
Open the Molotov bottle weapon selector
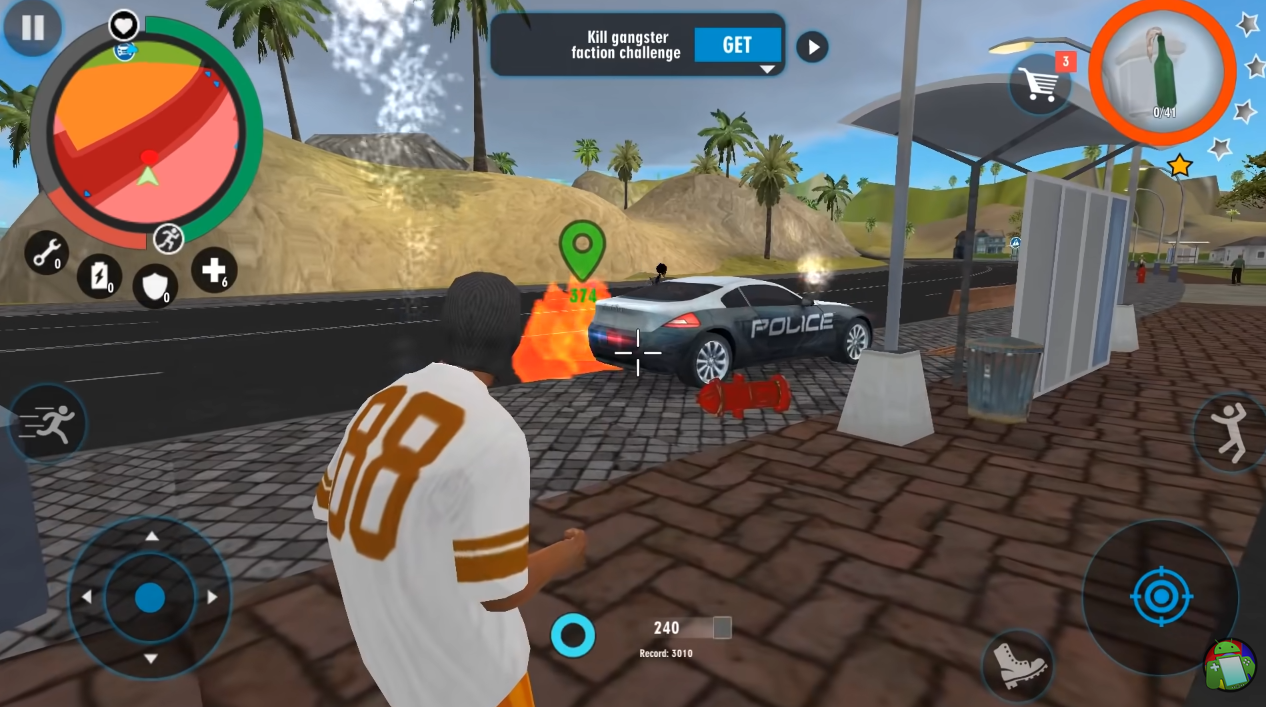point(1161,72)
